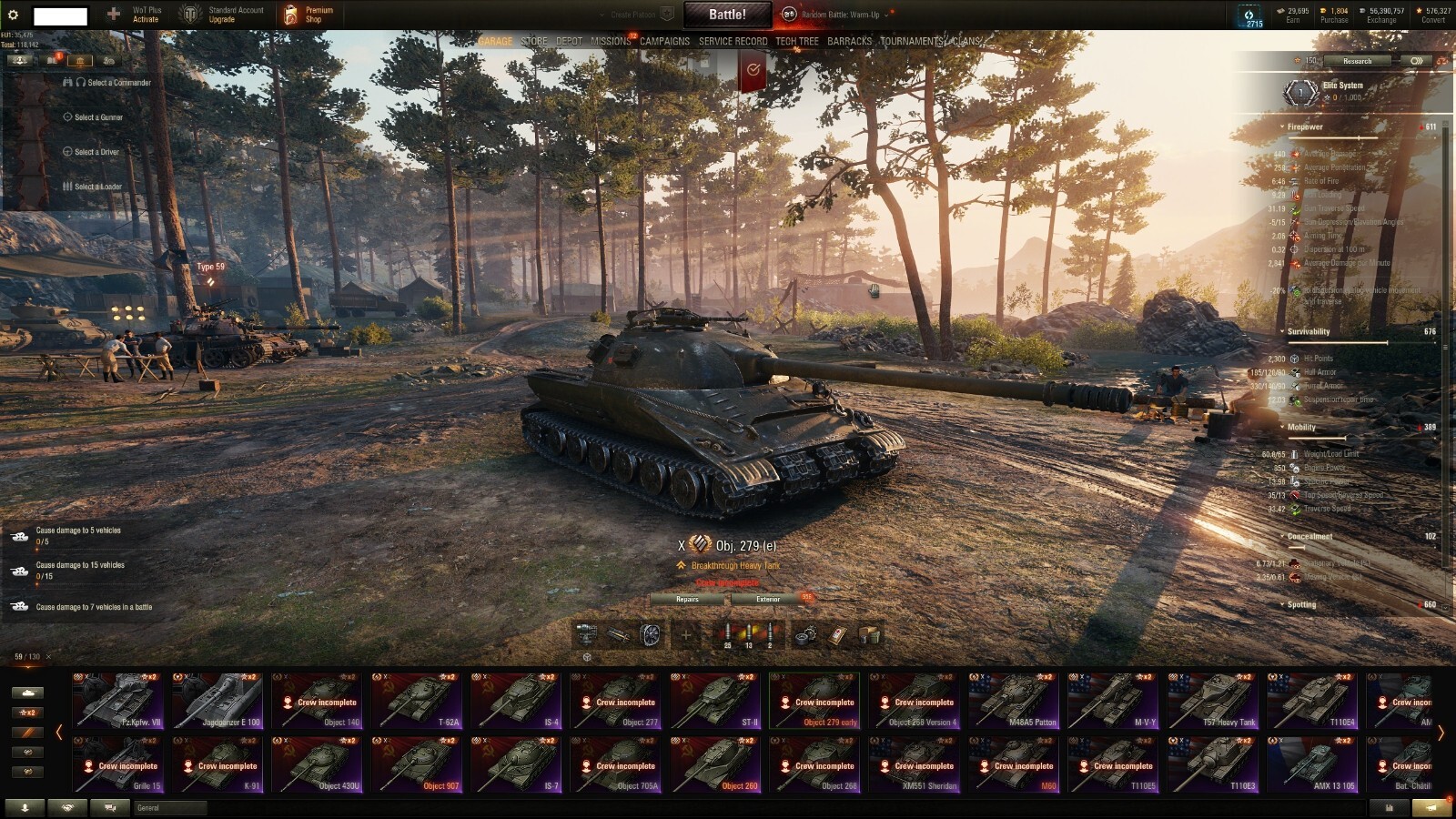Switch to the Exterior tab
The image size is (1456, 819).
tap(769, 599)
